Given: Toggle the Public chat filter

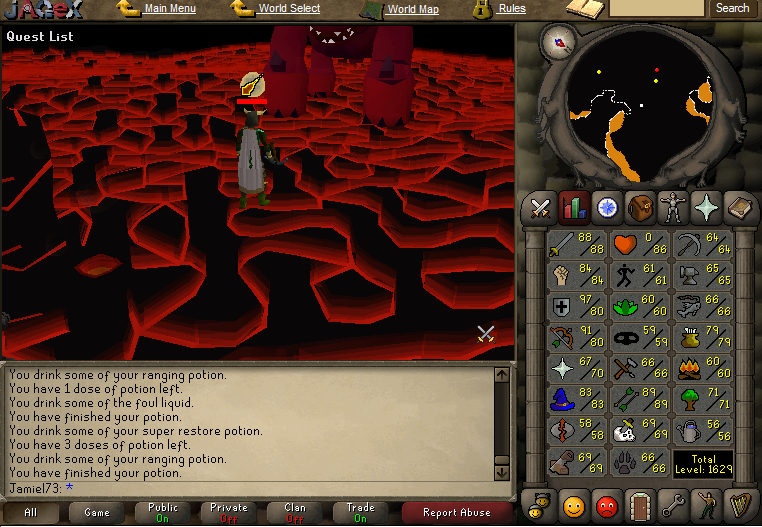Looking at the screenshot, I should point(163,512).
